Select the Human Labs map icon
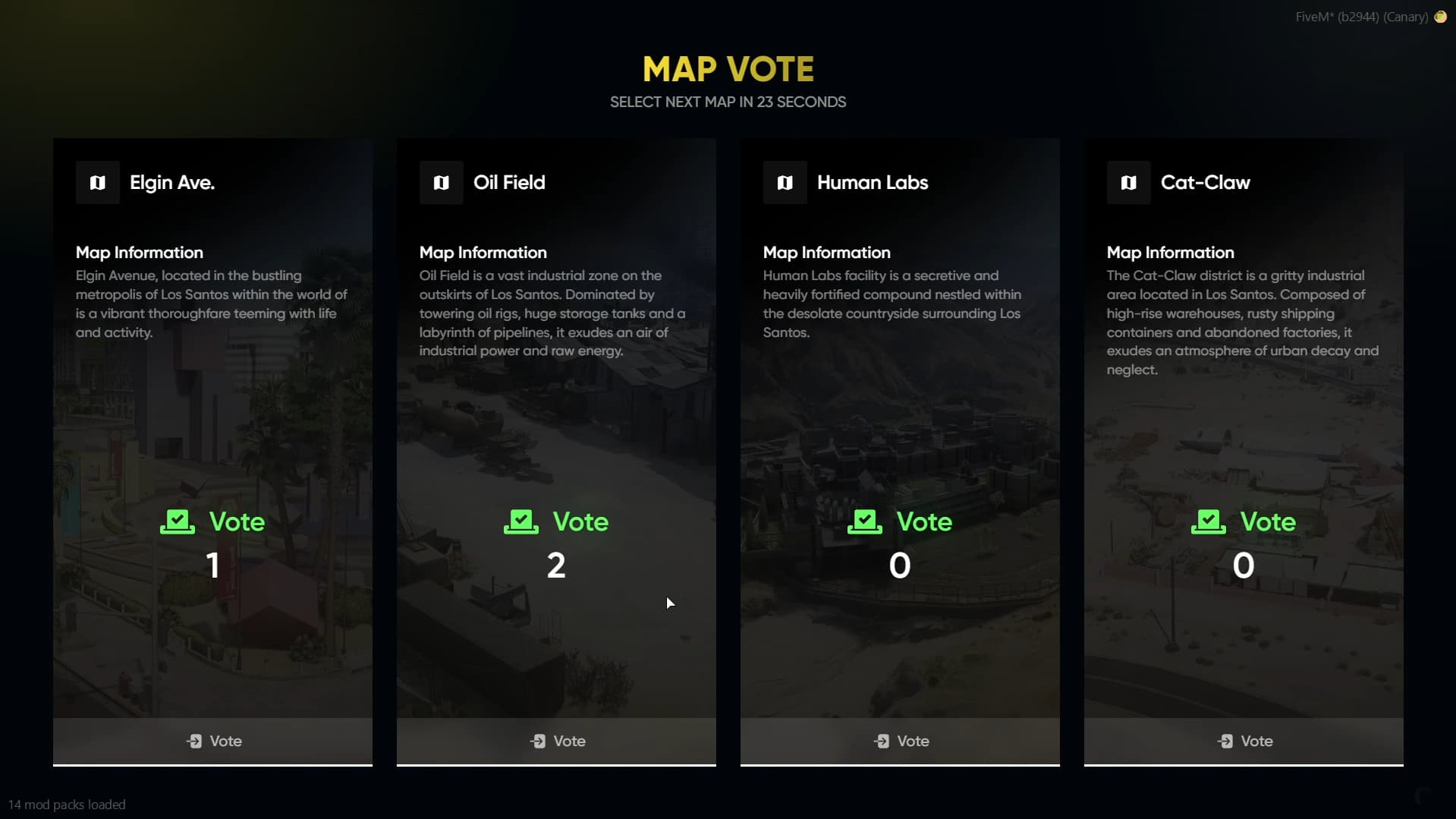This screenshot has height=819, width=1456. [x=785, y=182]
